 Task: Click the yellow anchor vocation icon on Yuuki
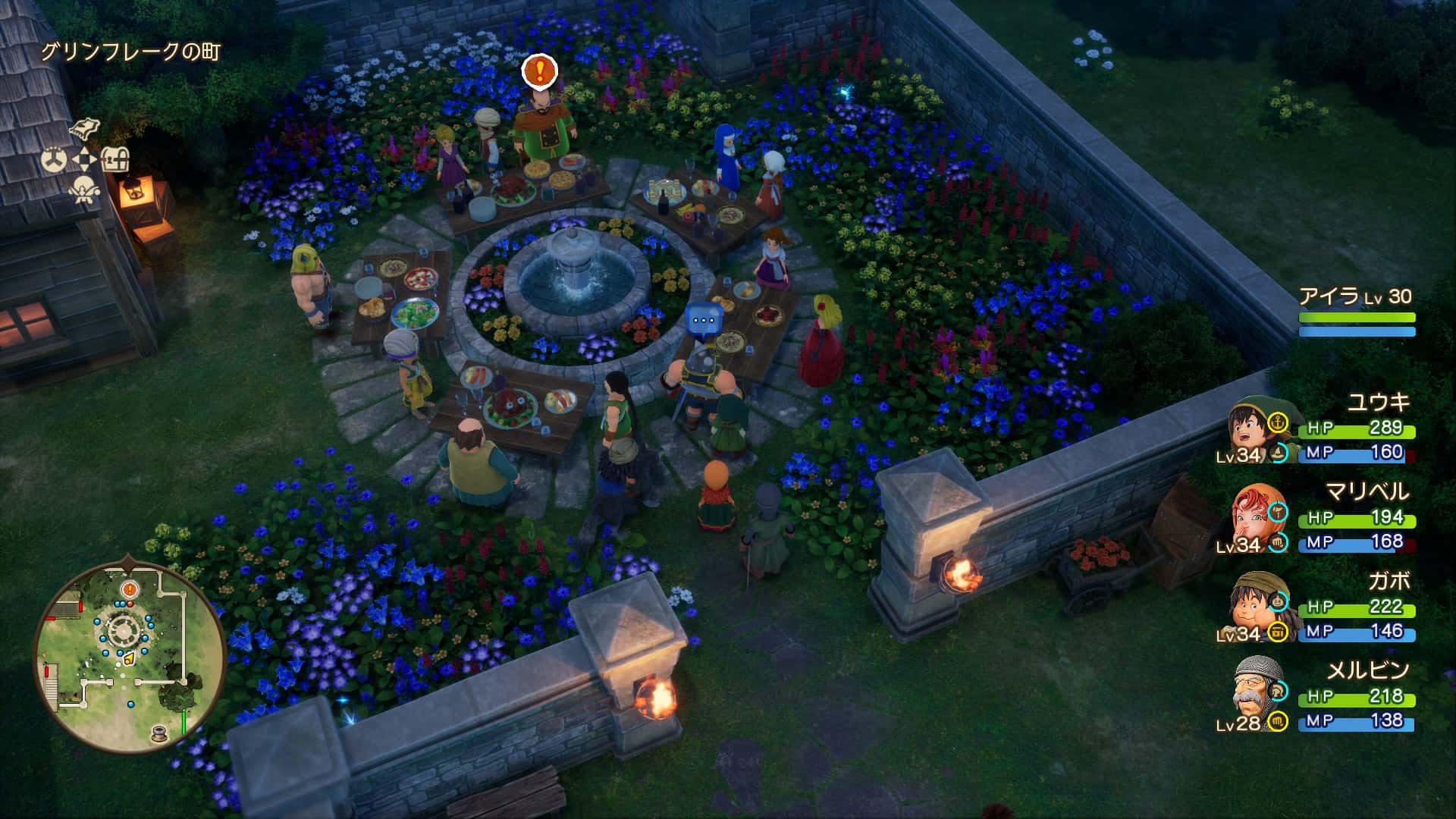tap(1279, 422)
